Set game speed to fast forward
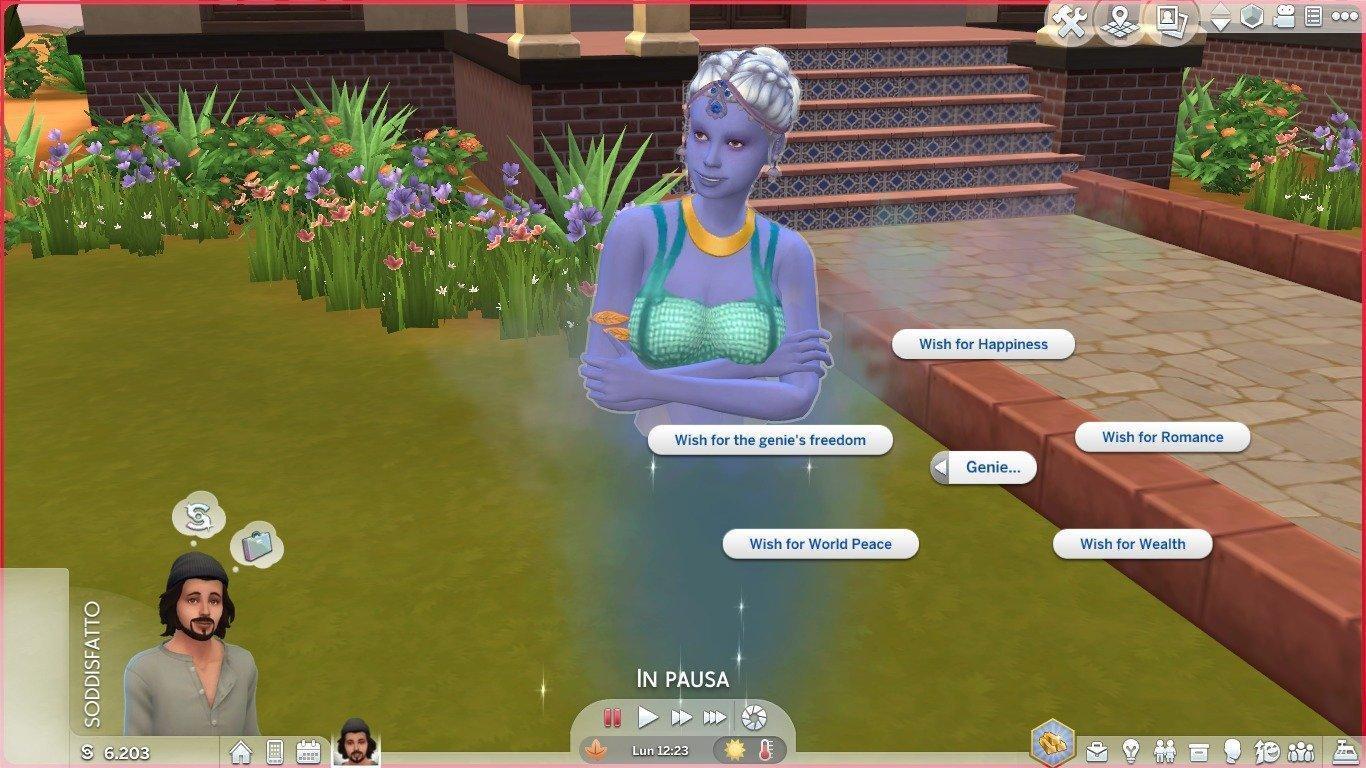 coord(681,717)
